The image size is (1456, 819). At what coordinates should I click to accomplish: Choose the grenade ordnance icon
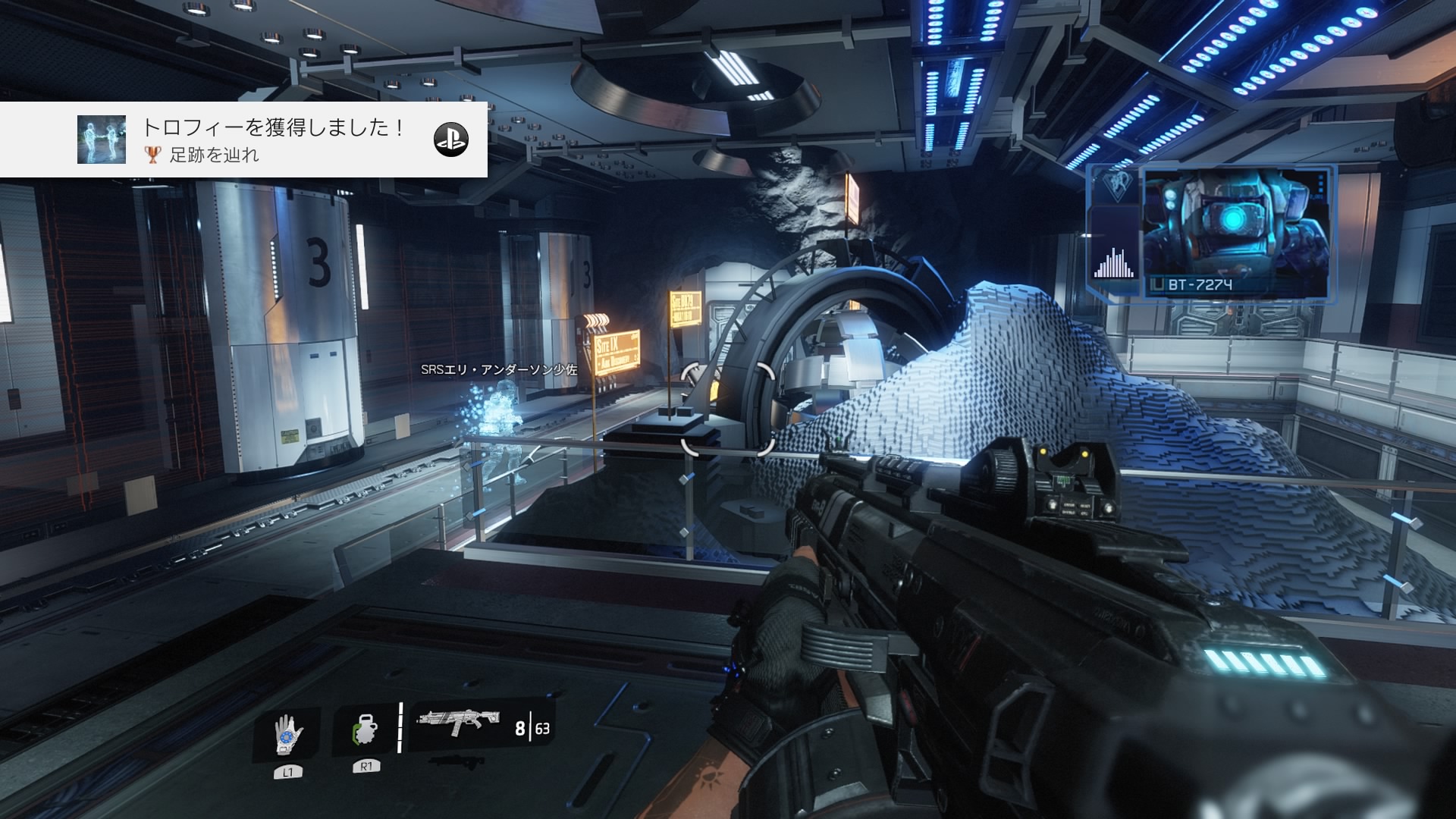365,733
